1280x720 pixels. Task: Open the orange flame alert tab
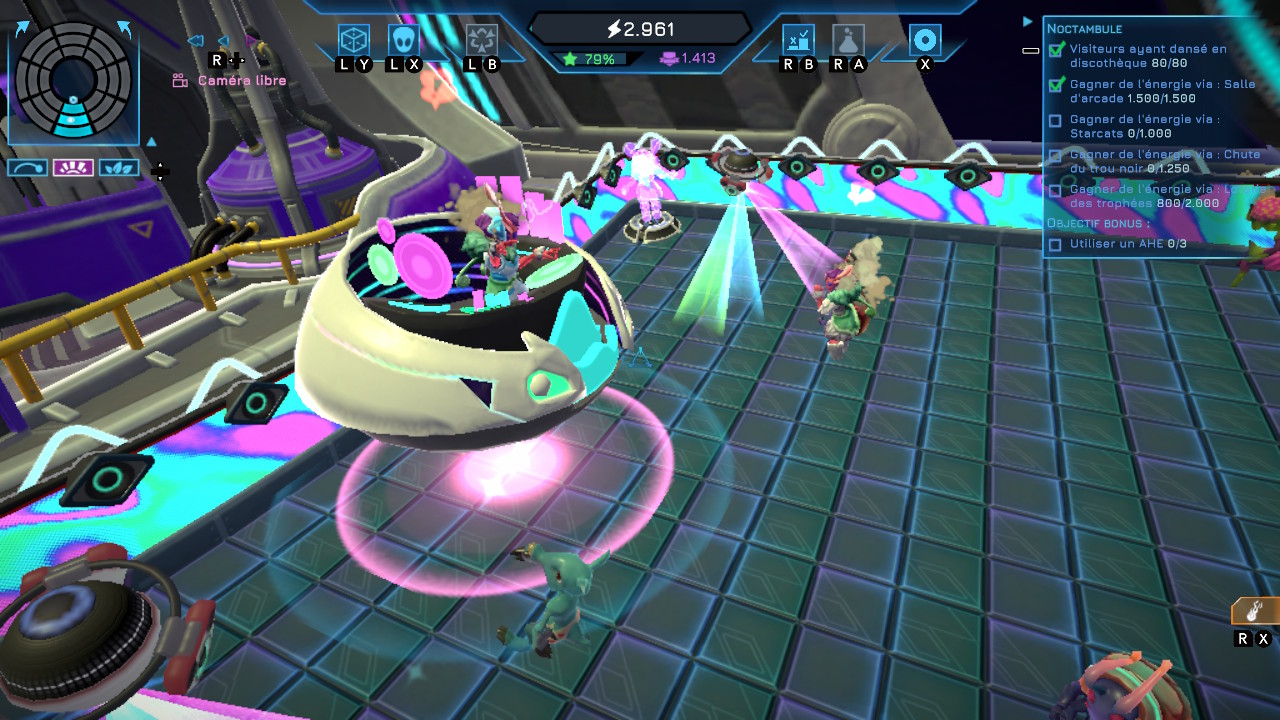click(1255, 610)
